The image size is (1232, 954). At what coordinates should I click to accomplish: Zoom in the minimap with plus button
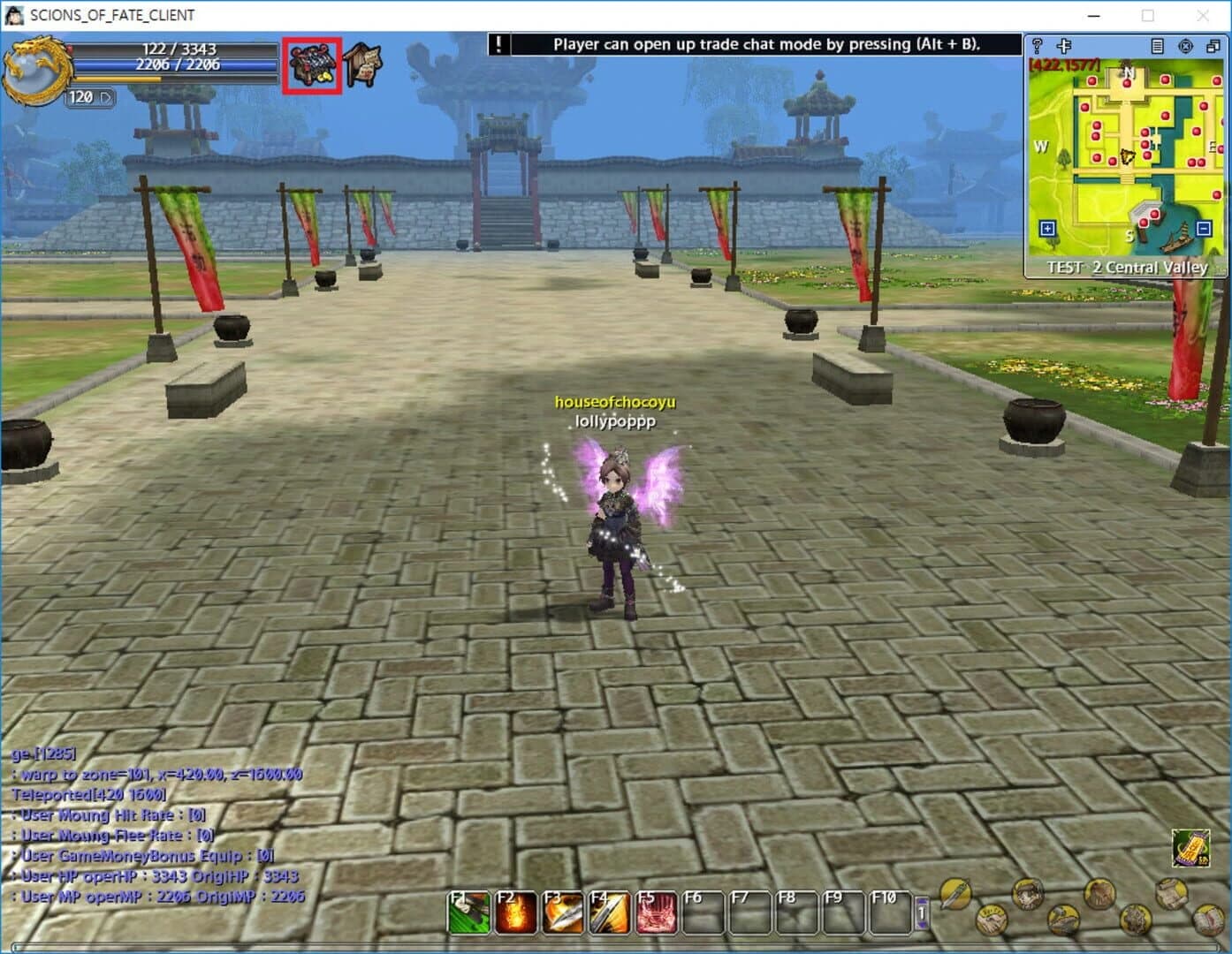(x=1046, y=228)
